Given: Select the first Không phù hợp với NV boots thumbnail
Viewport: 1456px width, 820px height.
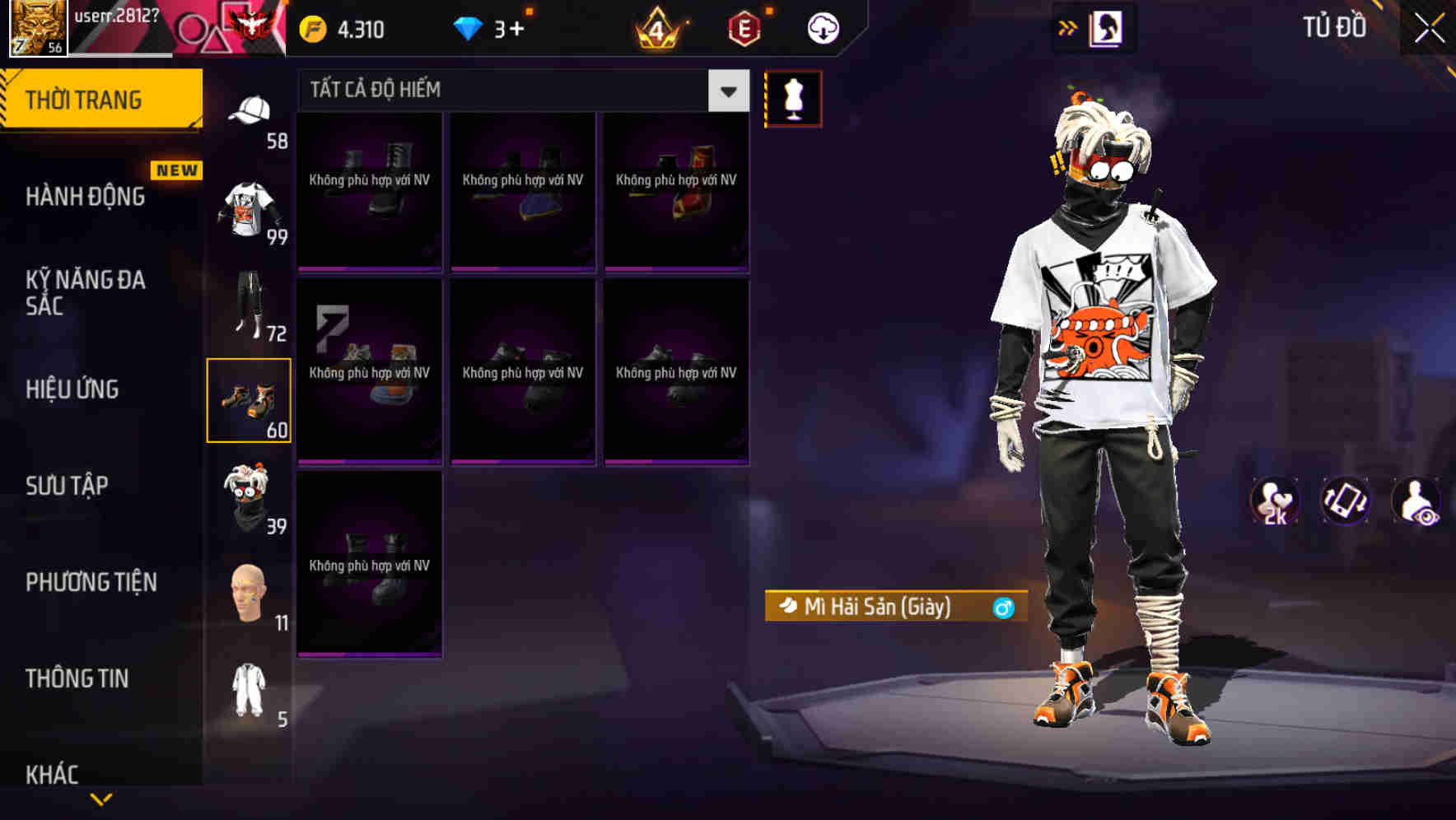Looking at the screenshot, I should click(x=370, y=191).
